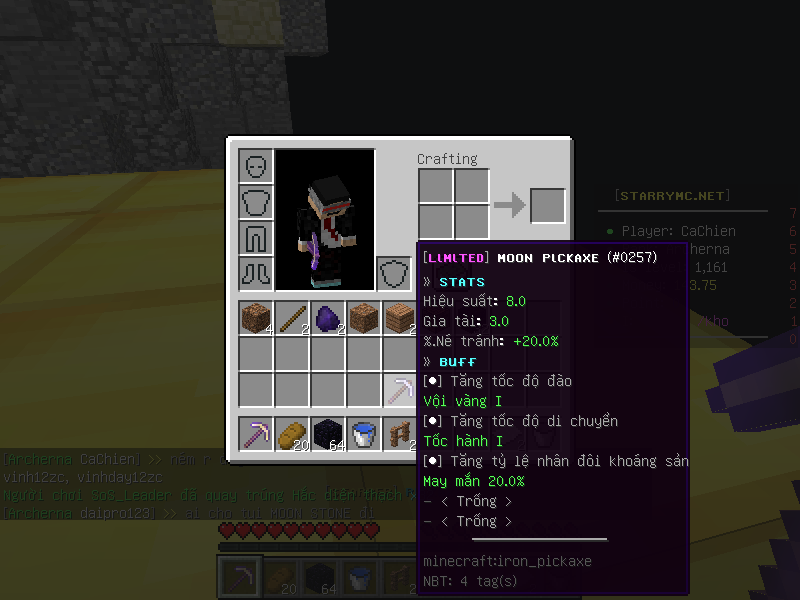Pick up the stack of 20 bread
800x600 pixels.
click(292, 434)
